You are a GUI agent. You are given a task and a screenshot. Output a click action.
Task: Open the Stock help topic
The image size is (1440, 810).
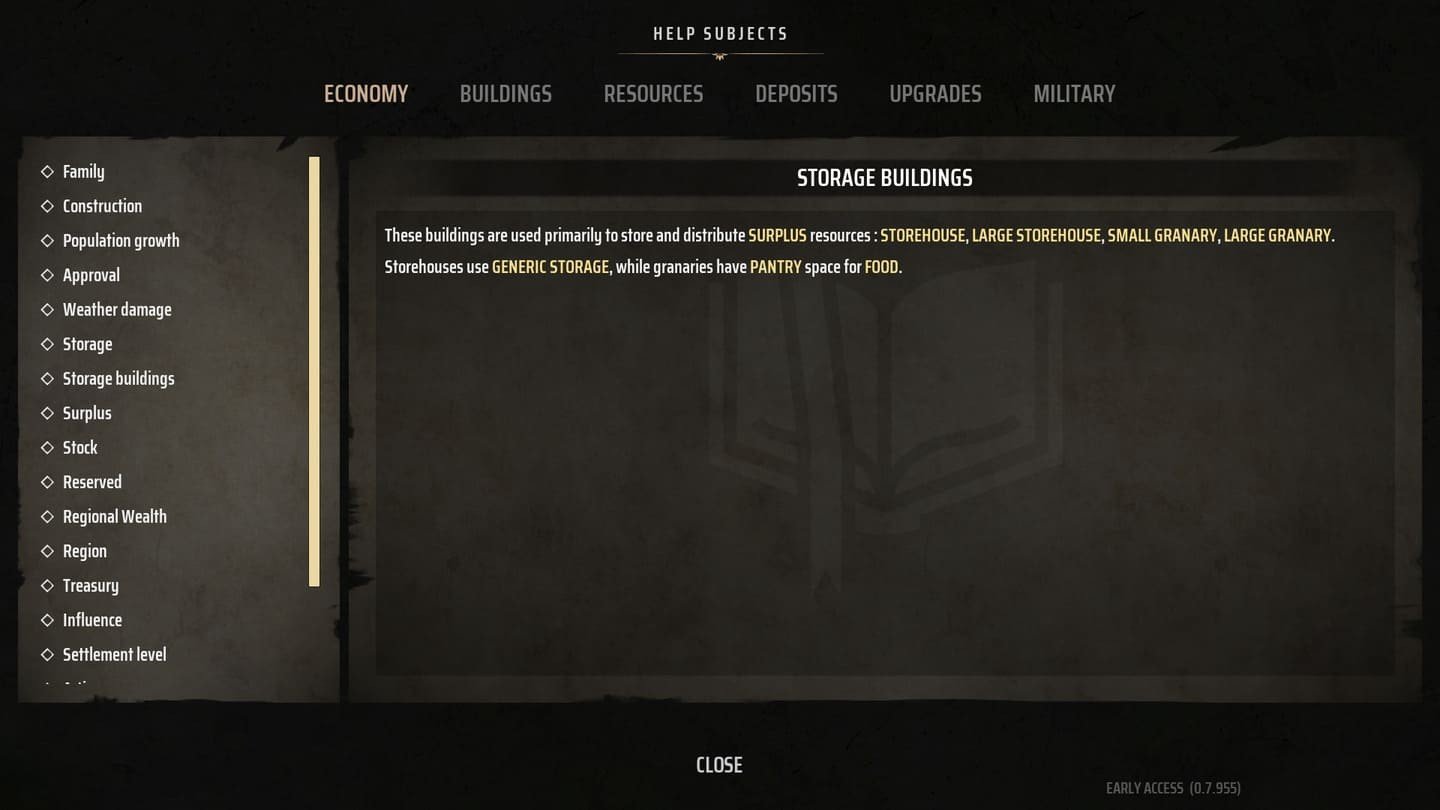(80, 448)
